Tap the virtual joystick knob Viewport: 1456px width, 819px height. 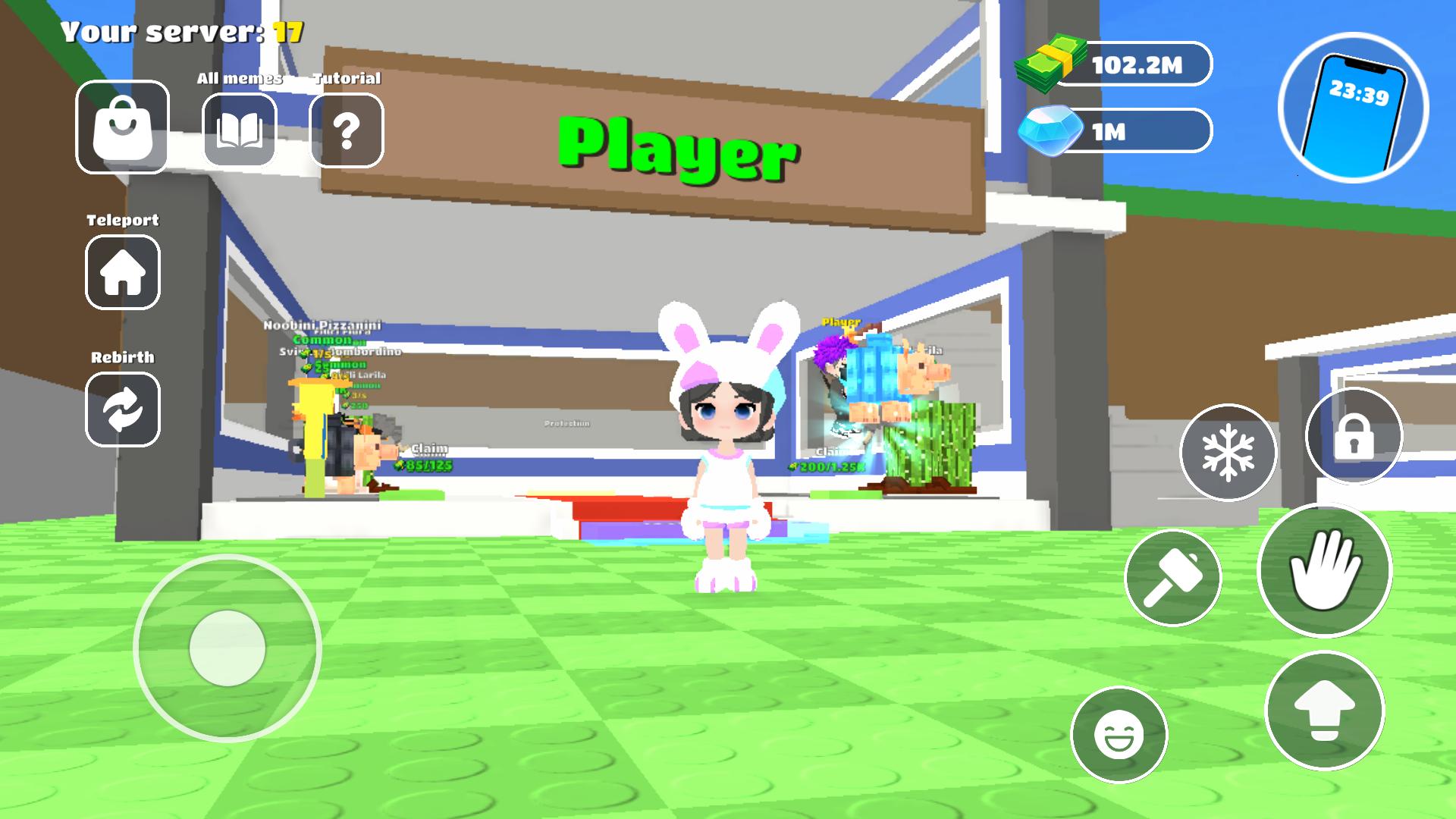click(227, 648)
